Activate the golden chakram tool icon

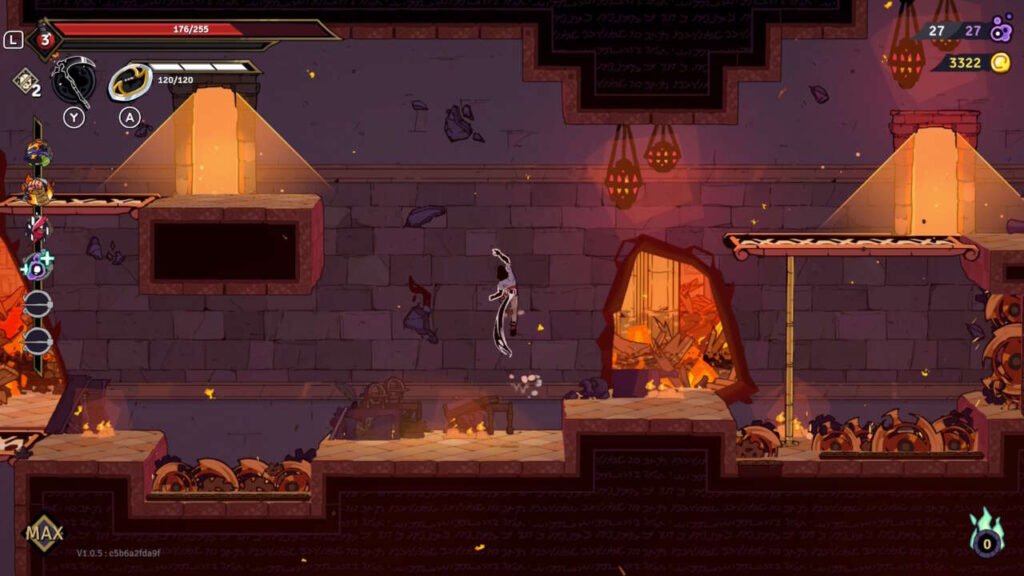[x=129, y=82]
